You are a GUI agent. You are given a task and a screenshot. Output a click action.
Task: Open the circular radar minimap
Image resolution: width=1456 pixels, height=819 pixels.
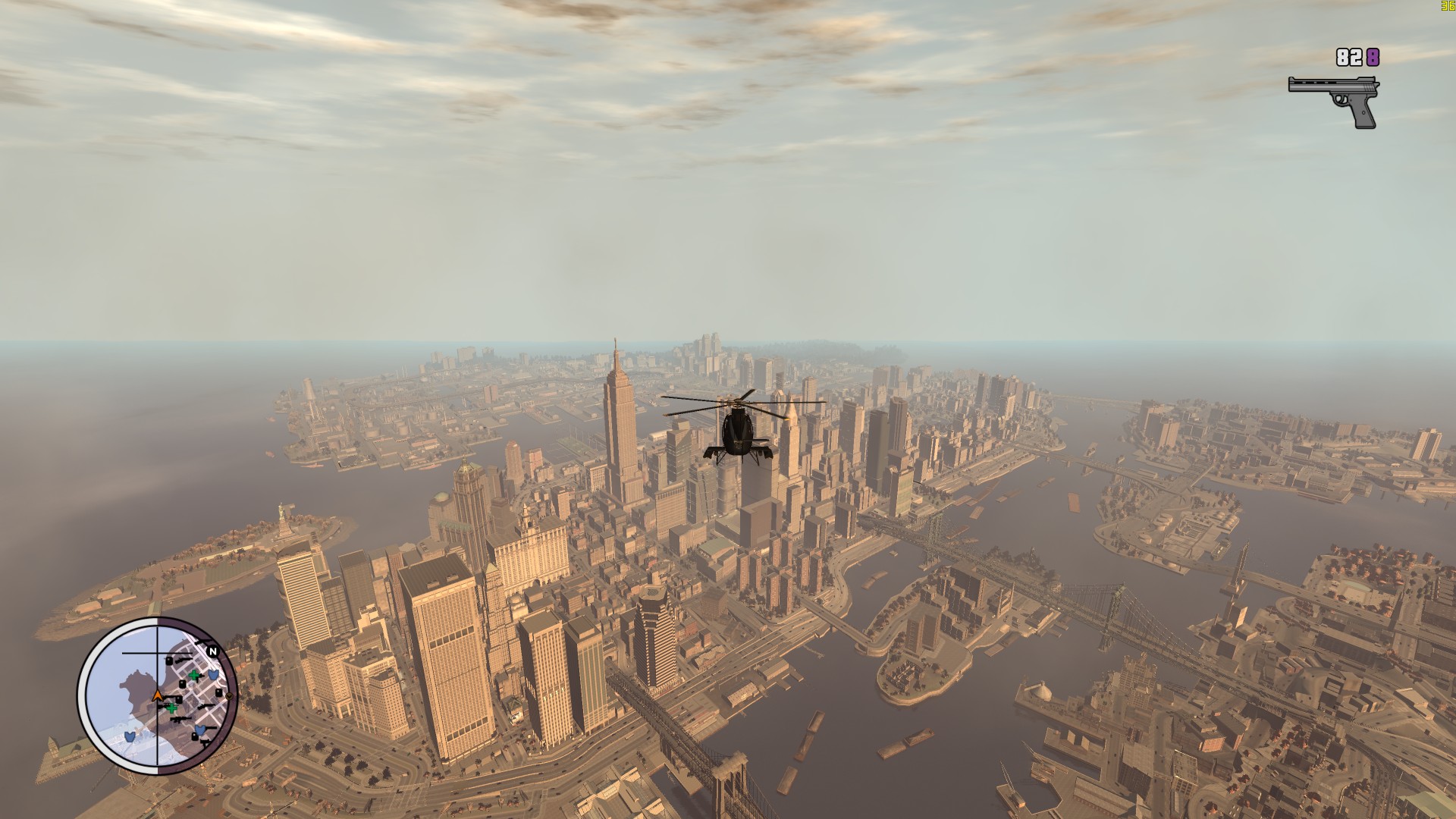tap(158, 695)
